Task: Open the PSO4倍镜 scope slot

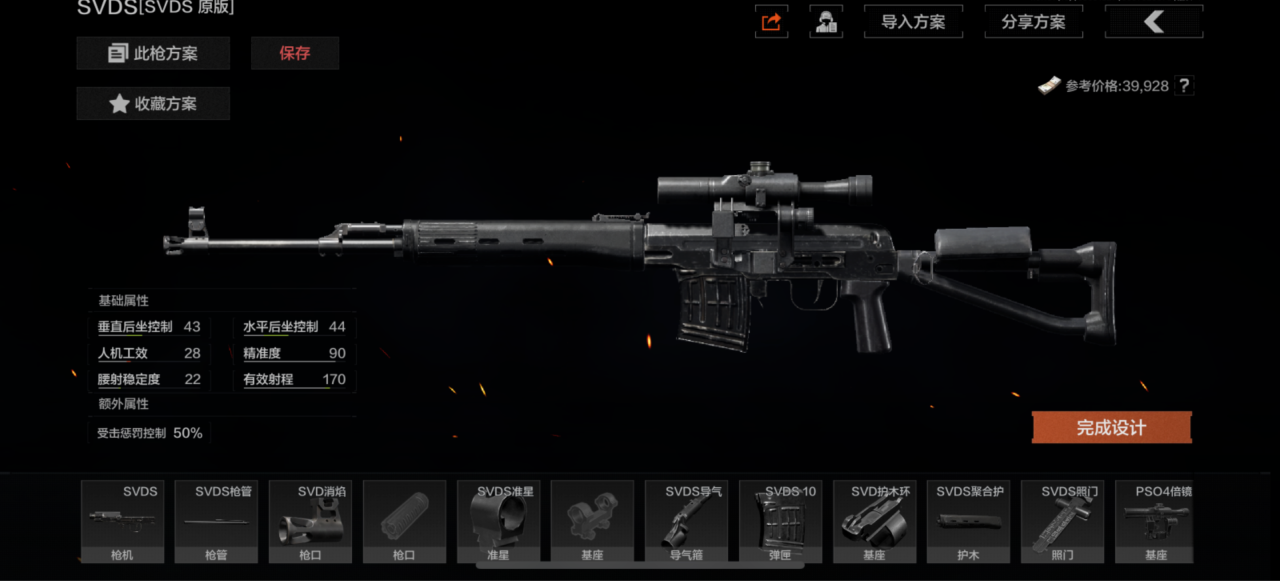Action: [x=1156, y=521]
